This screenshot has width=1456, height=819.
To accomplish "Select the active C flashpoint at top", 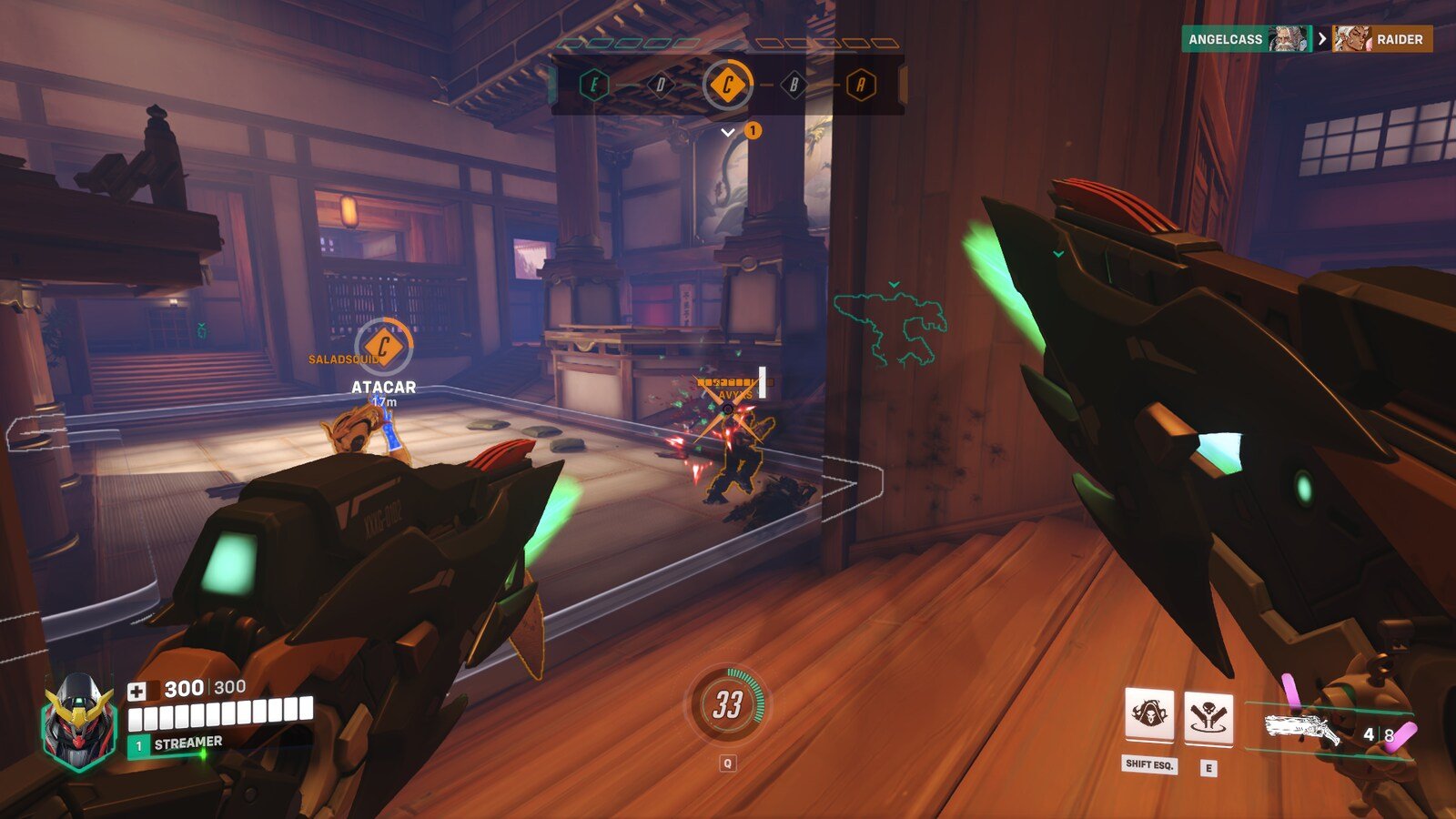I will (x=728, y=86).
